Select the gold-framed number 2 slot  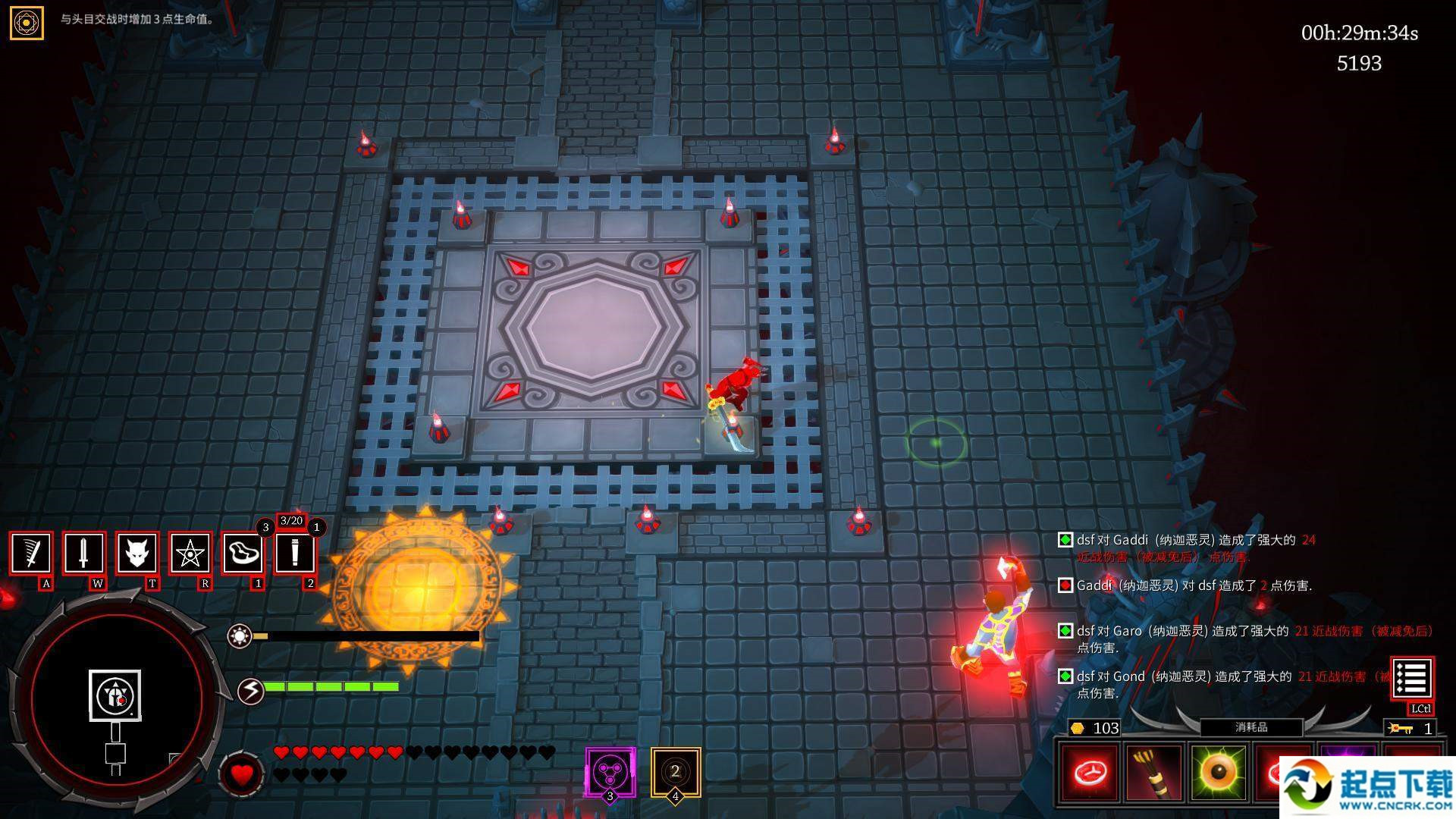tap(675, 772)
